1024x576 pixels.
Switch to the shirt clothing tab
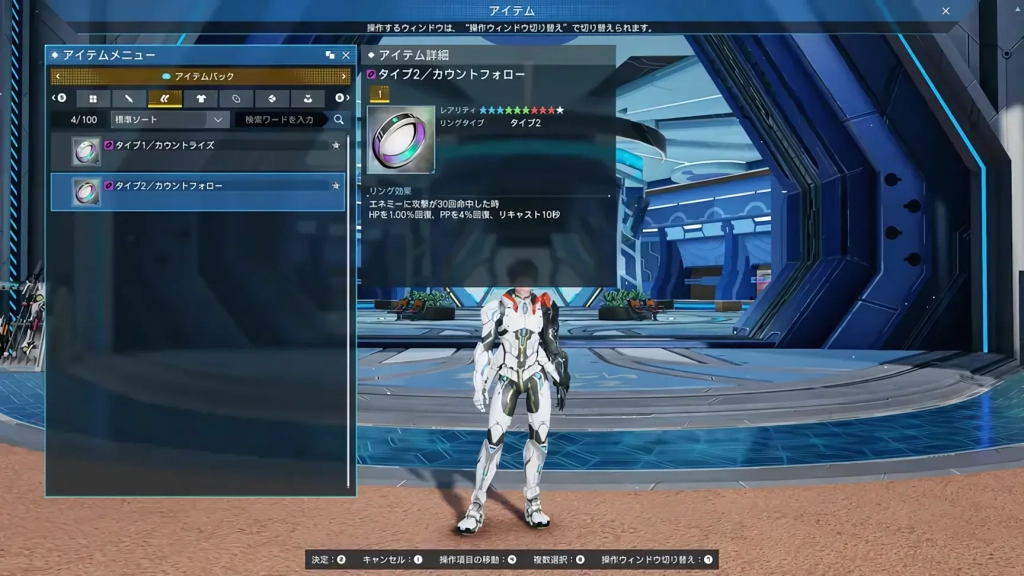tap(201, 98)
